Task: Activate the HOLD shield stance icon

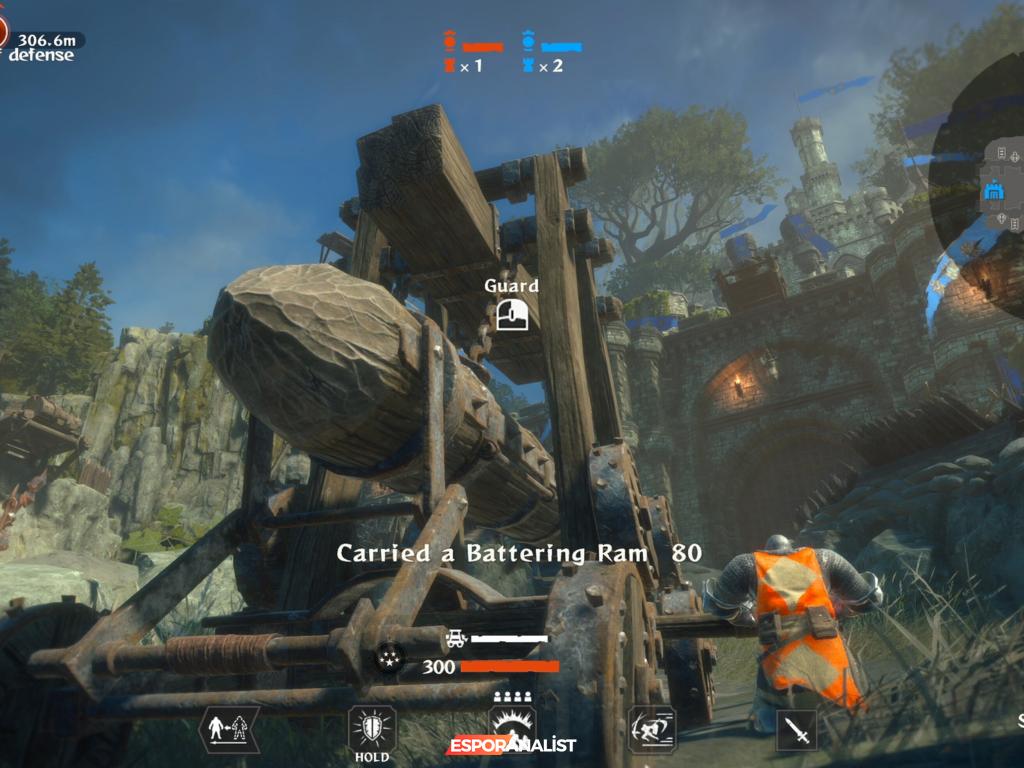Action: [372, 728]
